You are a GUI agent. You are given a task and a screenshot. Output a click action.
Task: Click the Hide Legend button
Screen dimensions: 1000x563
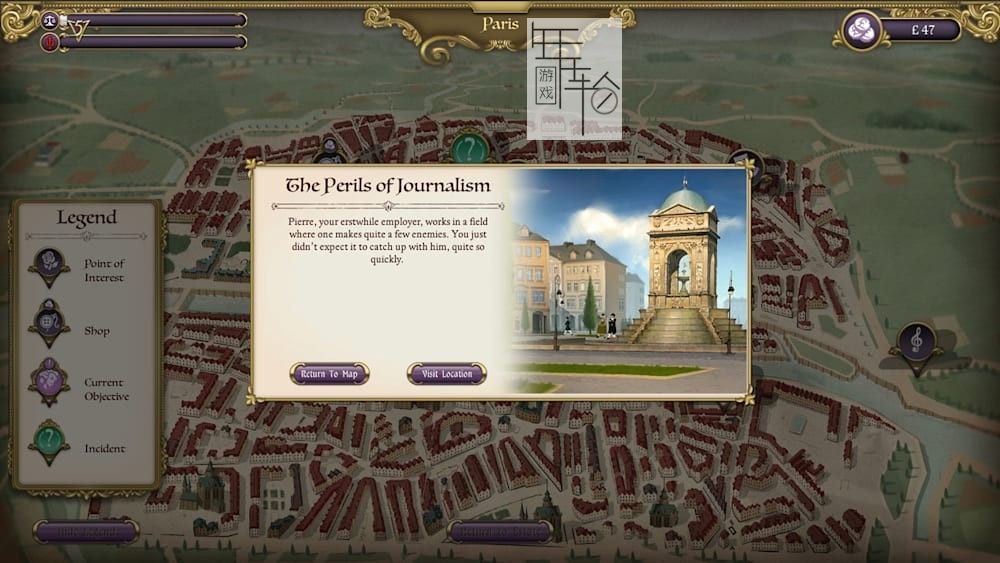coord(85,531)
